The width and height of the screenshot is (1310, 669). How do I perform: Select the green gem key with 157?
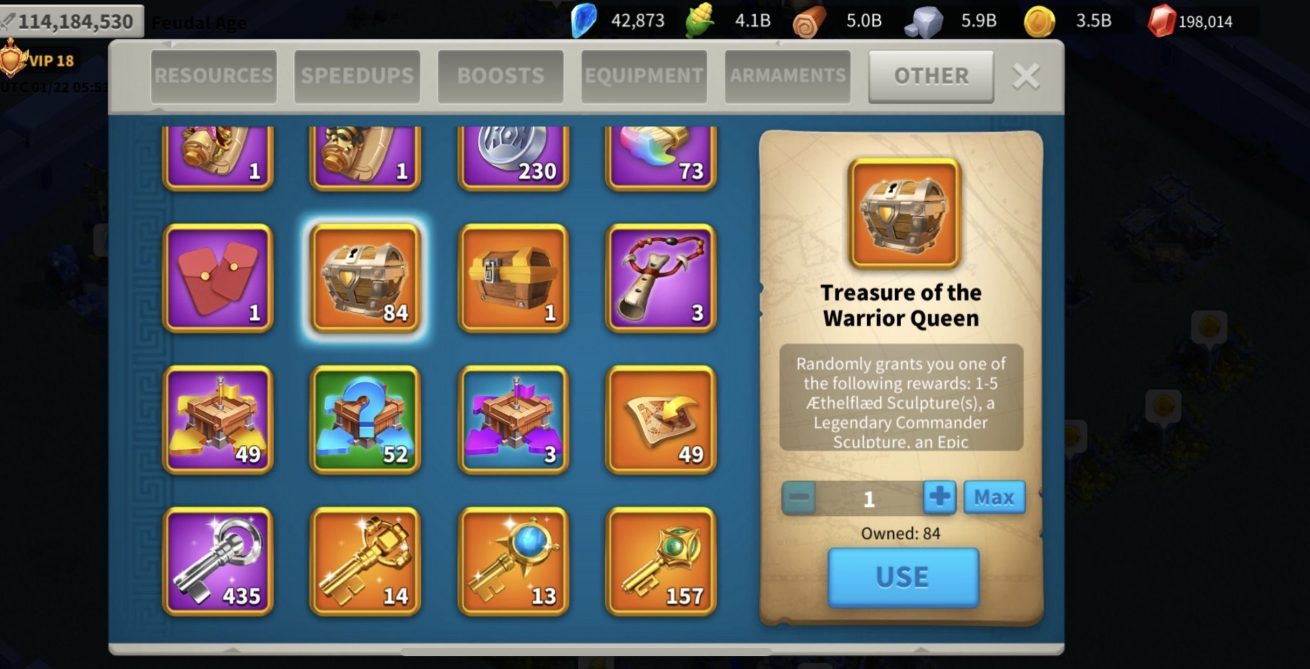pos(661,561)
